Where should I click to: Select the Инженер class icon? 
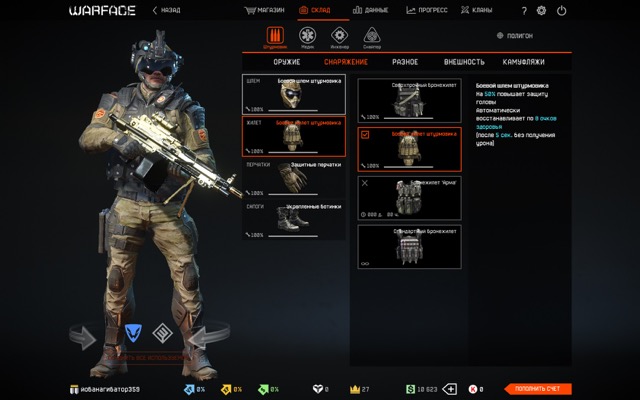(x=339, y=37)
